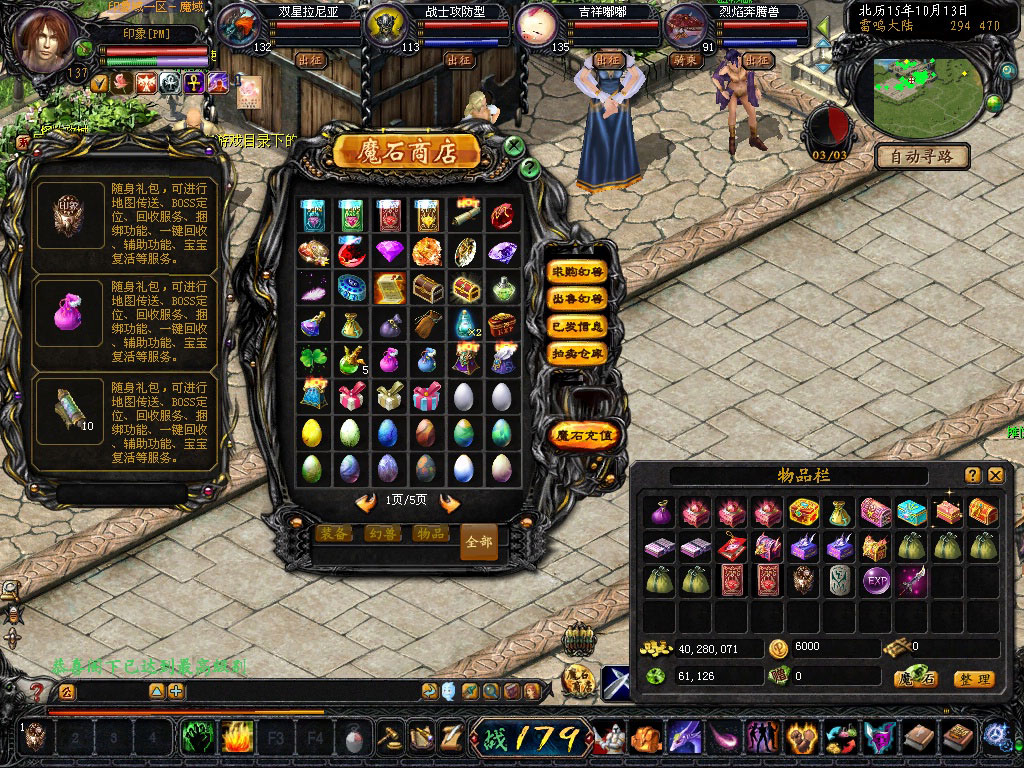Image resolution: width=1024 pixels, height=768 pixels.
Task: Close the 物品栏 inventory window
Action: pos(995,475)
